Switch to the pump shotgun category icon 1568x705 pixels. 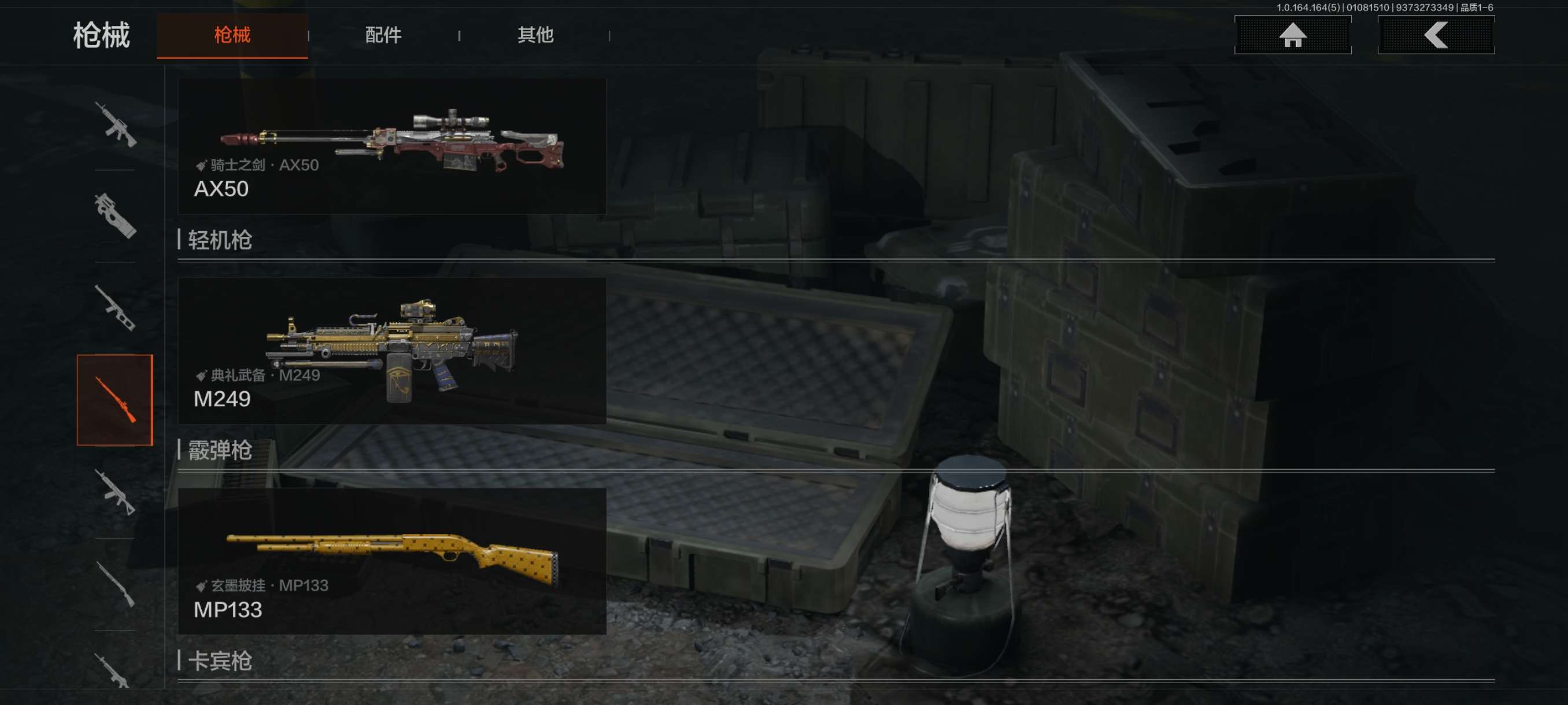click(x=115, y=585)
